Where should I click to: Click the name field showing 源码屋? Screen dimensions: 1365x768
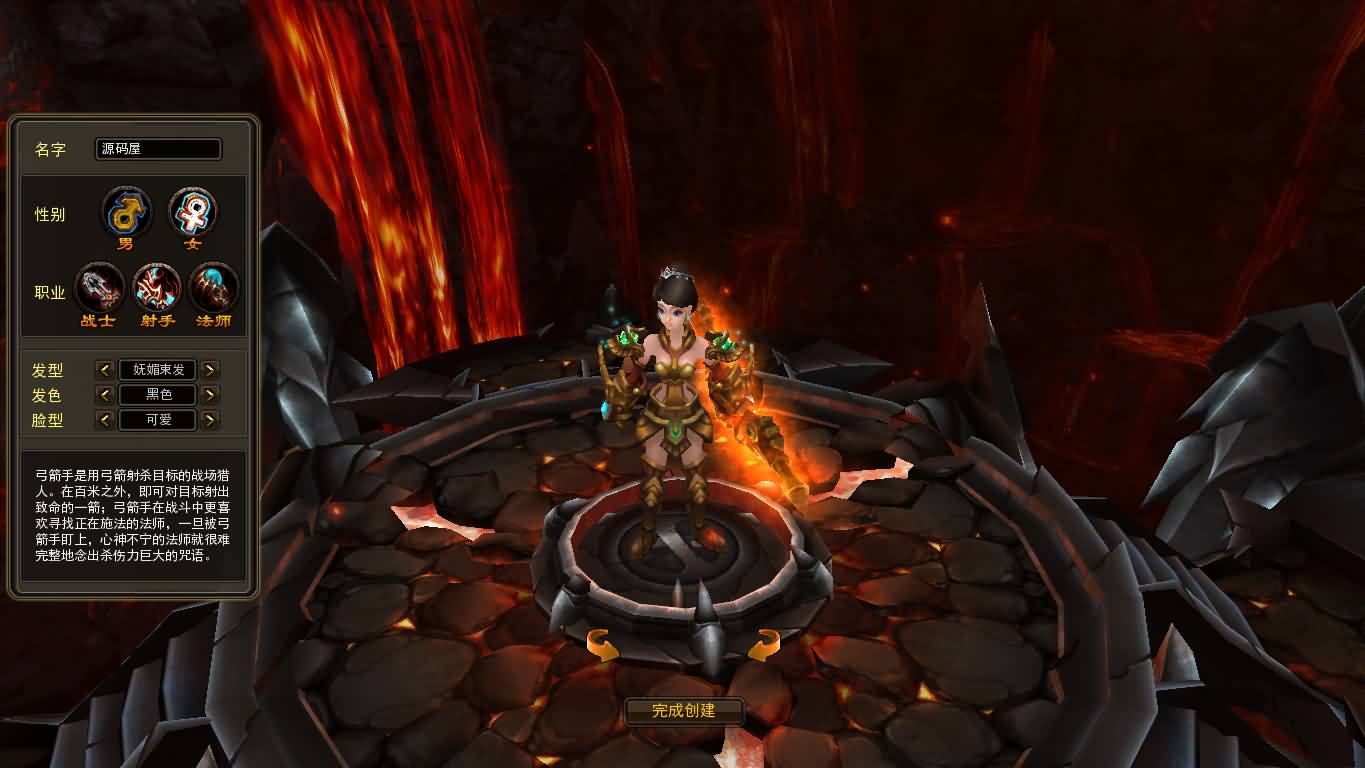[158, 149]
